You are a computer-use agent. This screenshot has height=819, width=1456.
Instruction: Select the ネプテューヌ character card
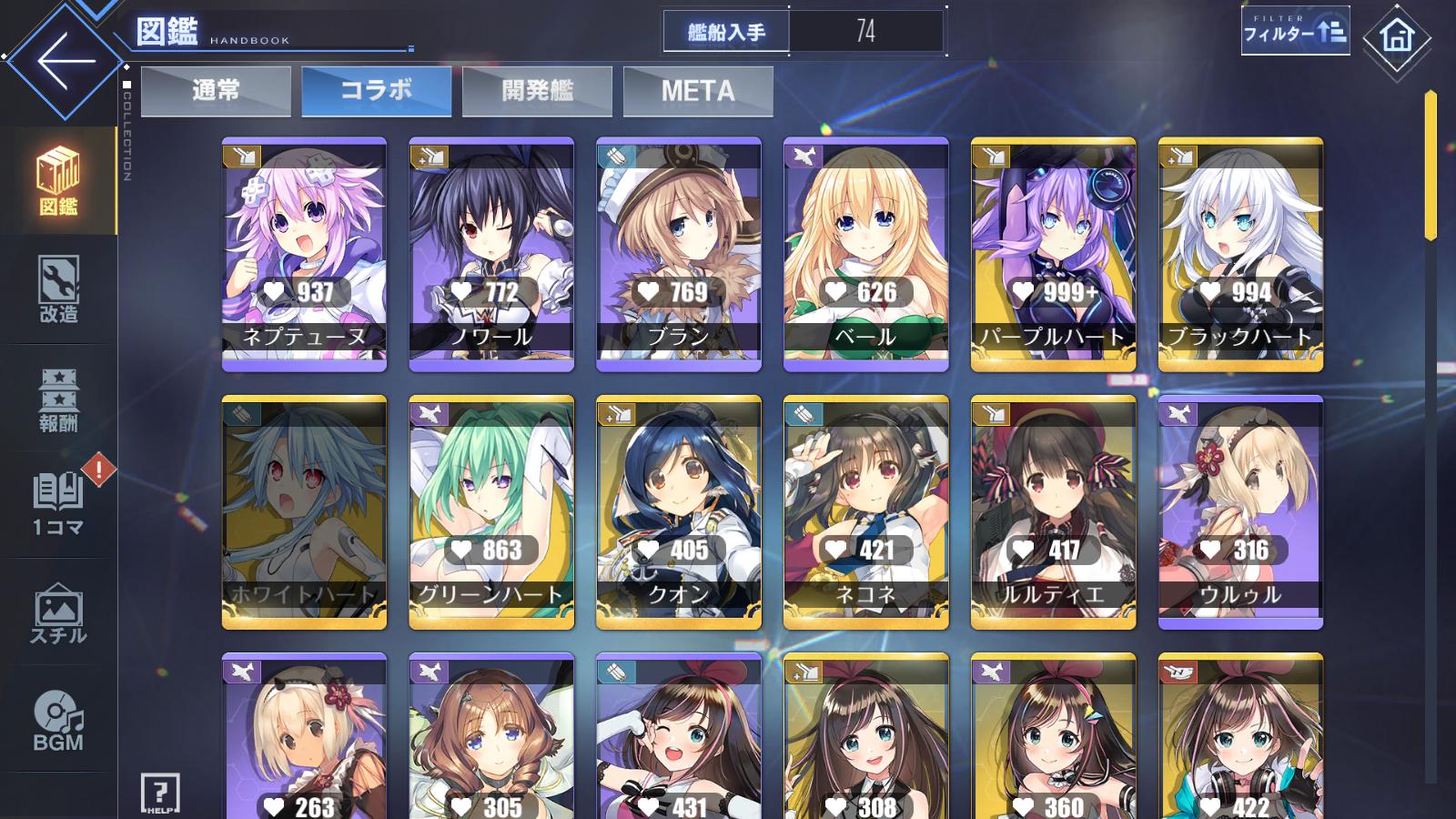pyautogui.click(x=304, y=254)
